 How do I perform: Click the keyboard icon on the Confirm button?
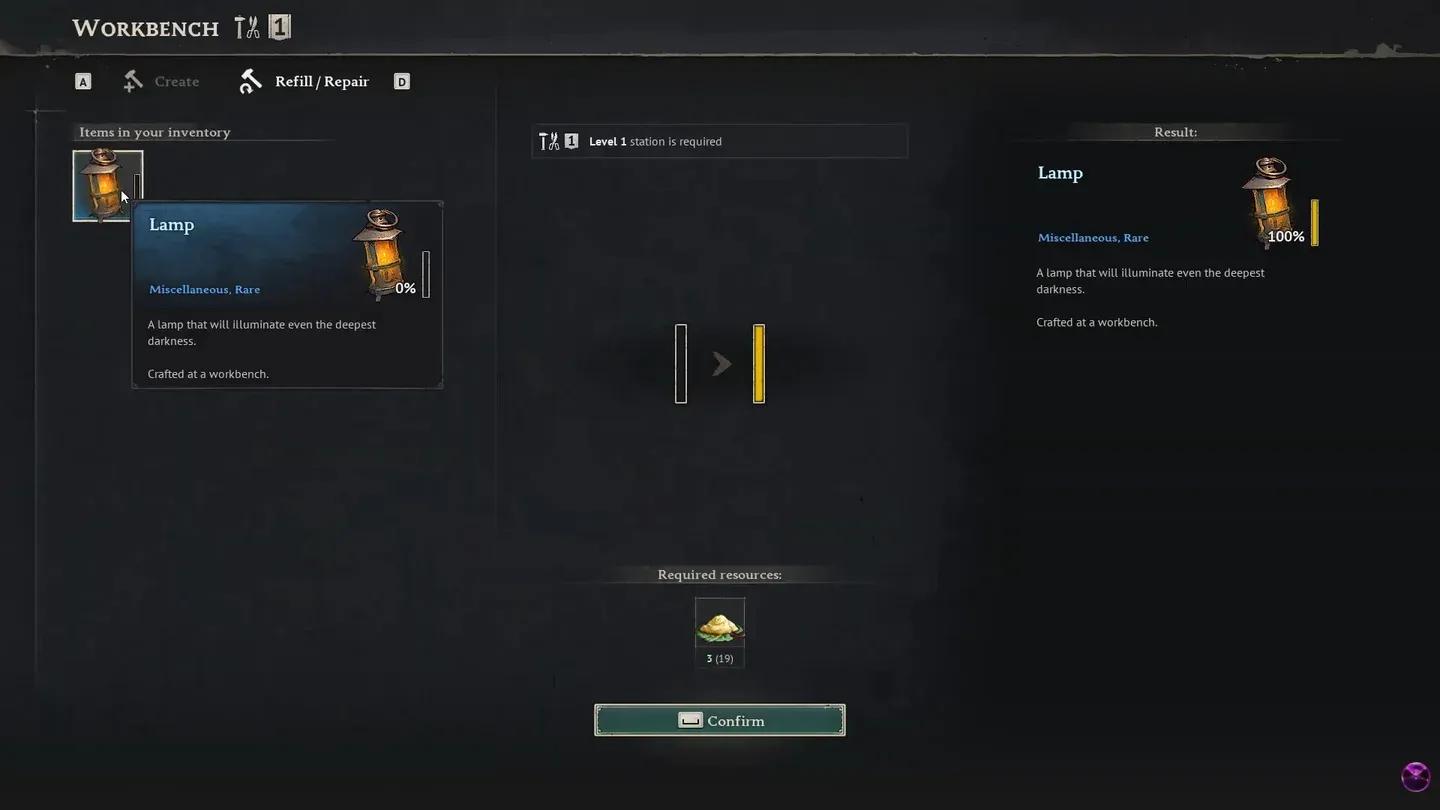pos(689,720)
